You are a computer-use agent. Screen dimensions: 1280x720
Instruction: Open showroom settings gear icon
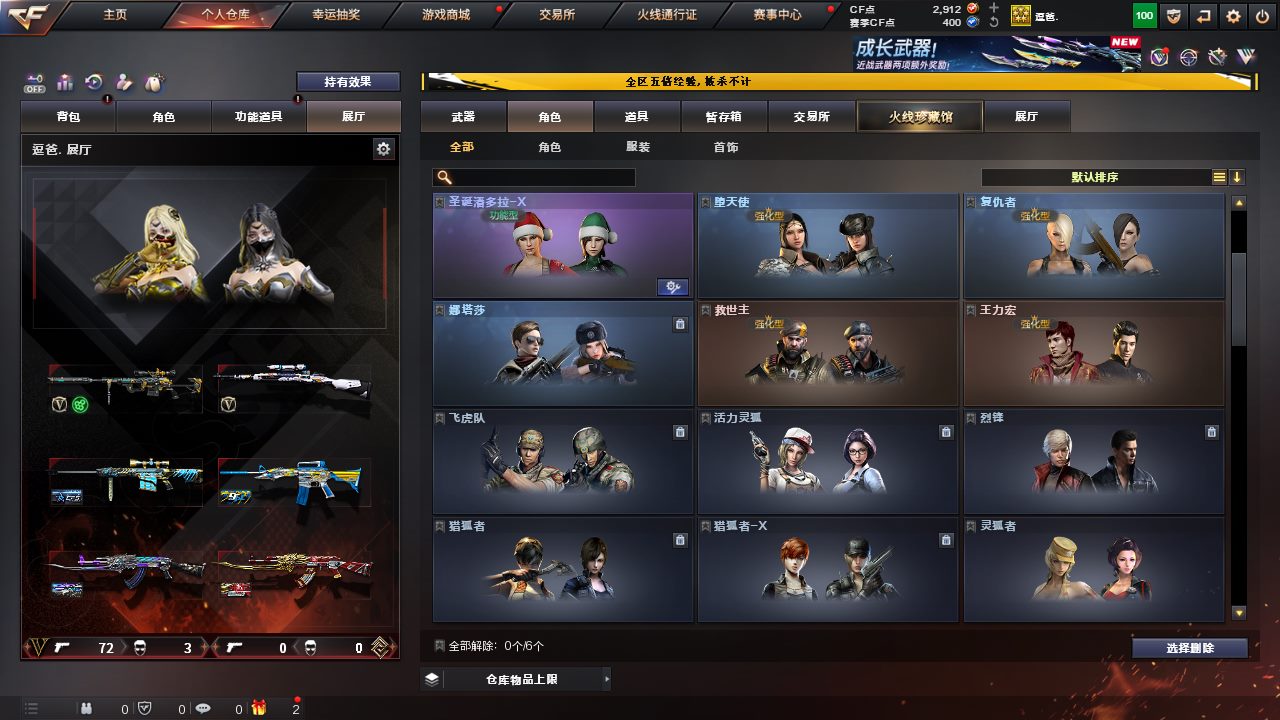pos(383,149)
